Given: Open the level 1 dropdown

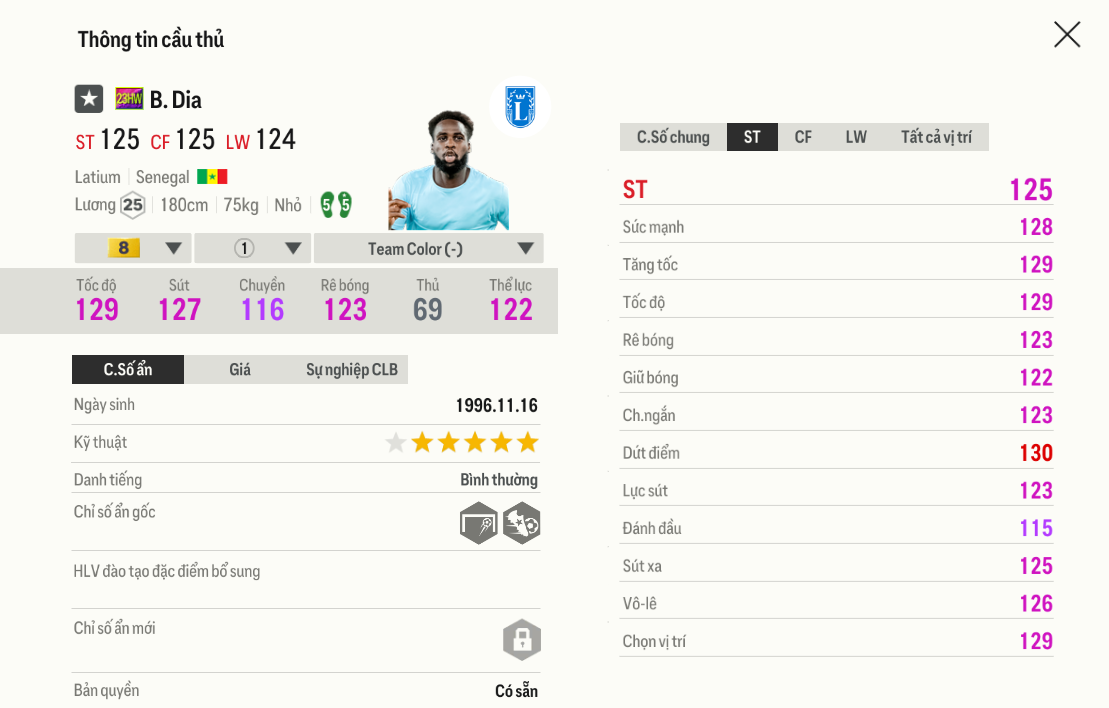Looking at the screenshot, I should click(x=253, y=249).
